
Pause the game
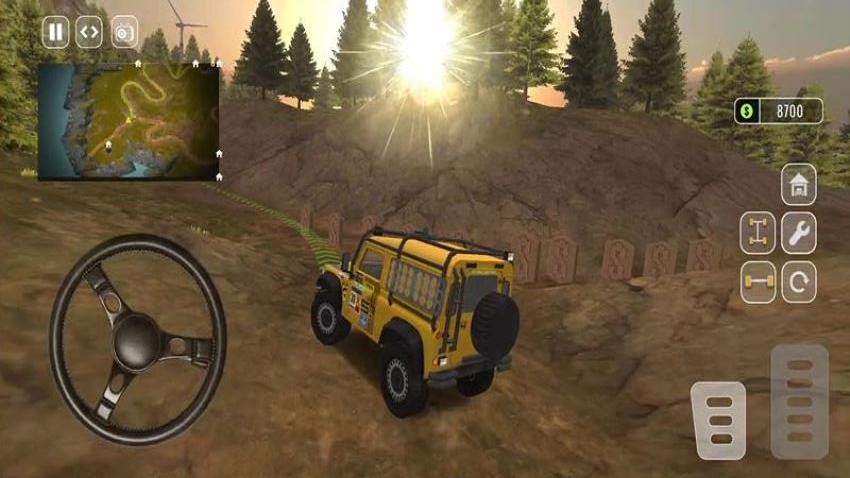[x=56, y=32]
